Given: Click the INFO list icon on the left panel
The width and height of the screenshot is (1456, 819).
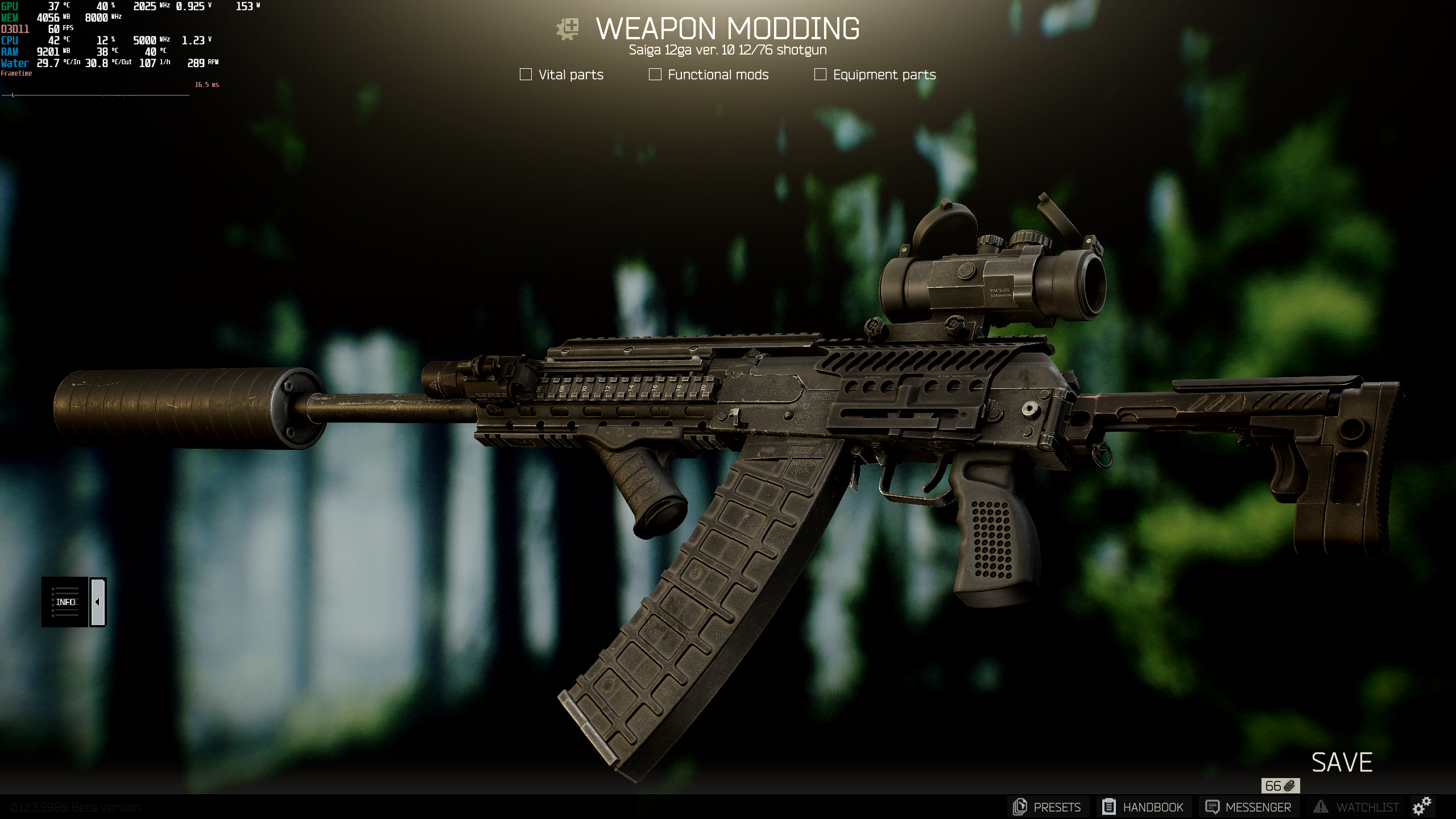Looking at the screenshot, I should tap(64, 602).
